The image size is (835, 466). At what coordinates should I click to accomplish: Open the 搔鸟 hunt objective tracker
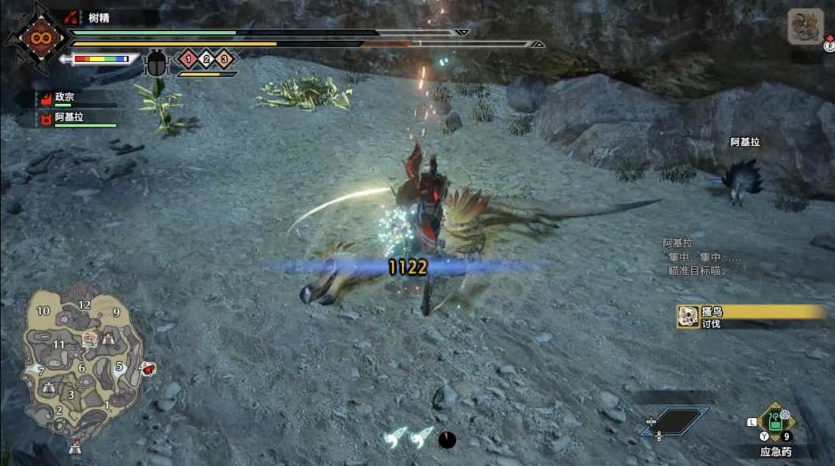coord(753,317)
